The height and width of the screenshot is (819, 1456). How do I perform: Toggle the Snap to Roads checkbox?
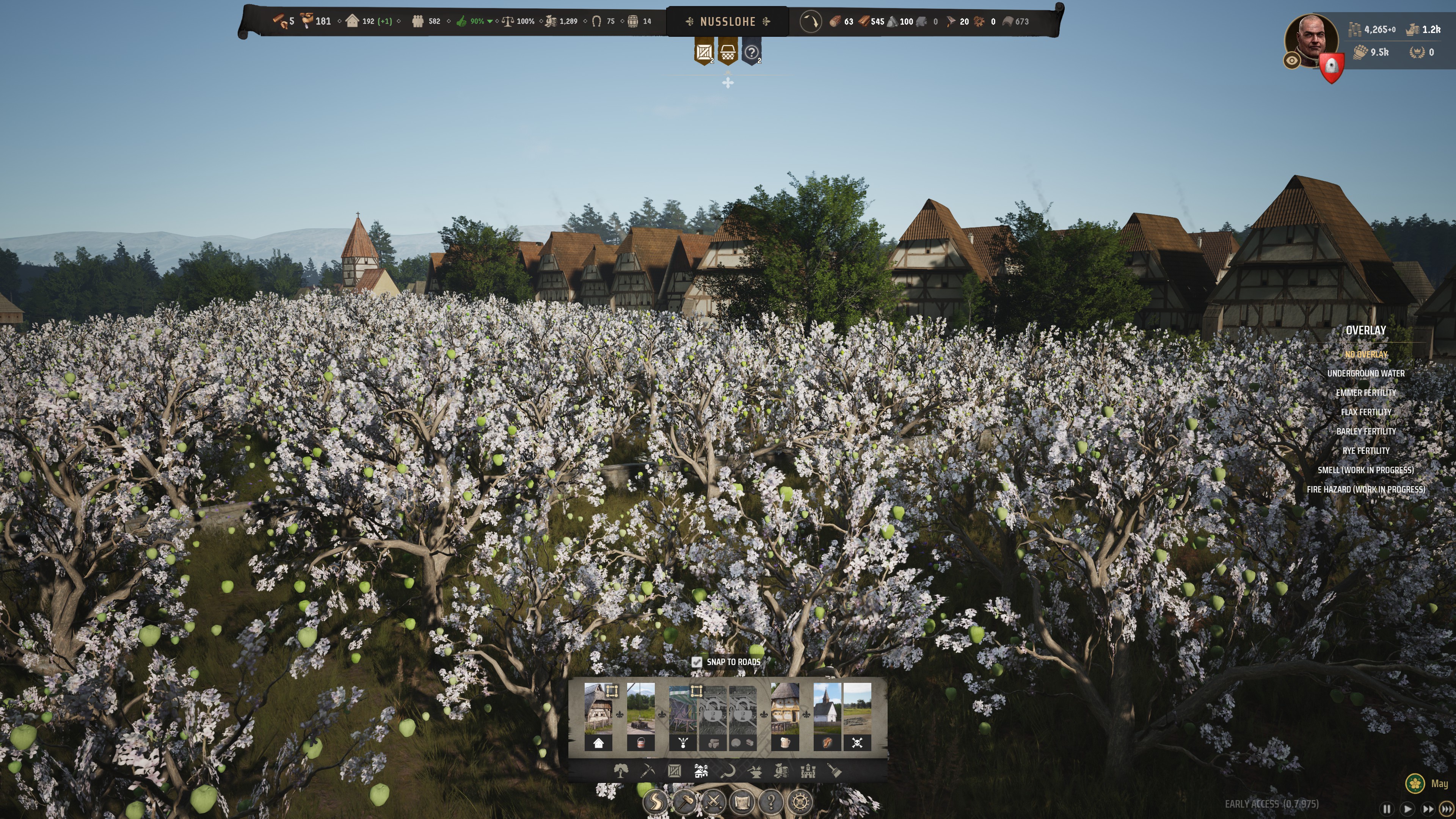point(697,662)
